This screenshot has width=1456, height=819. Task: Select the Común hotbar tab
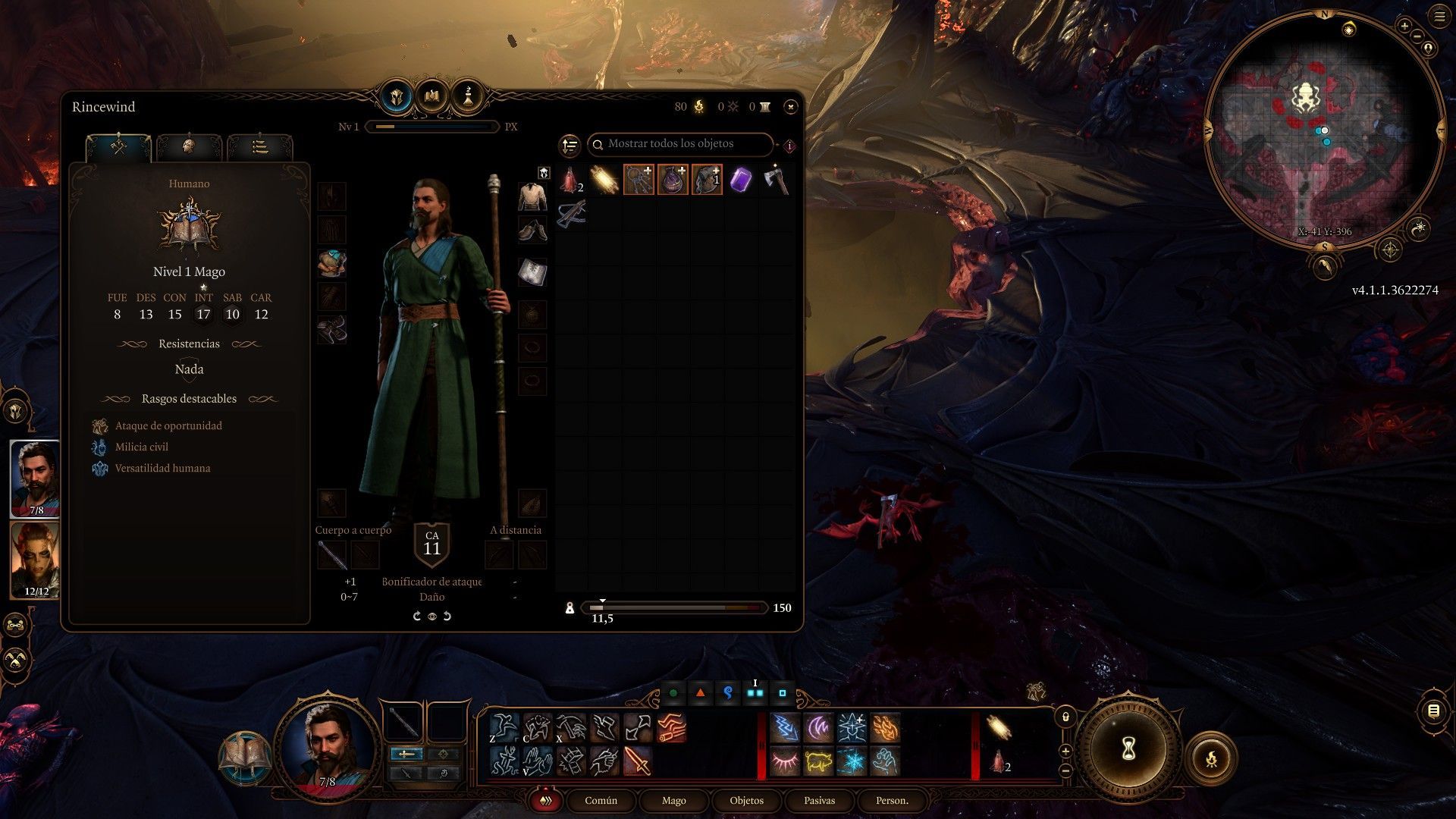pos(601,801)
